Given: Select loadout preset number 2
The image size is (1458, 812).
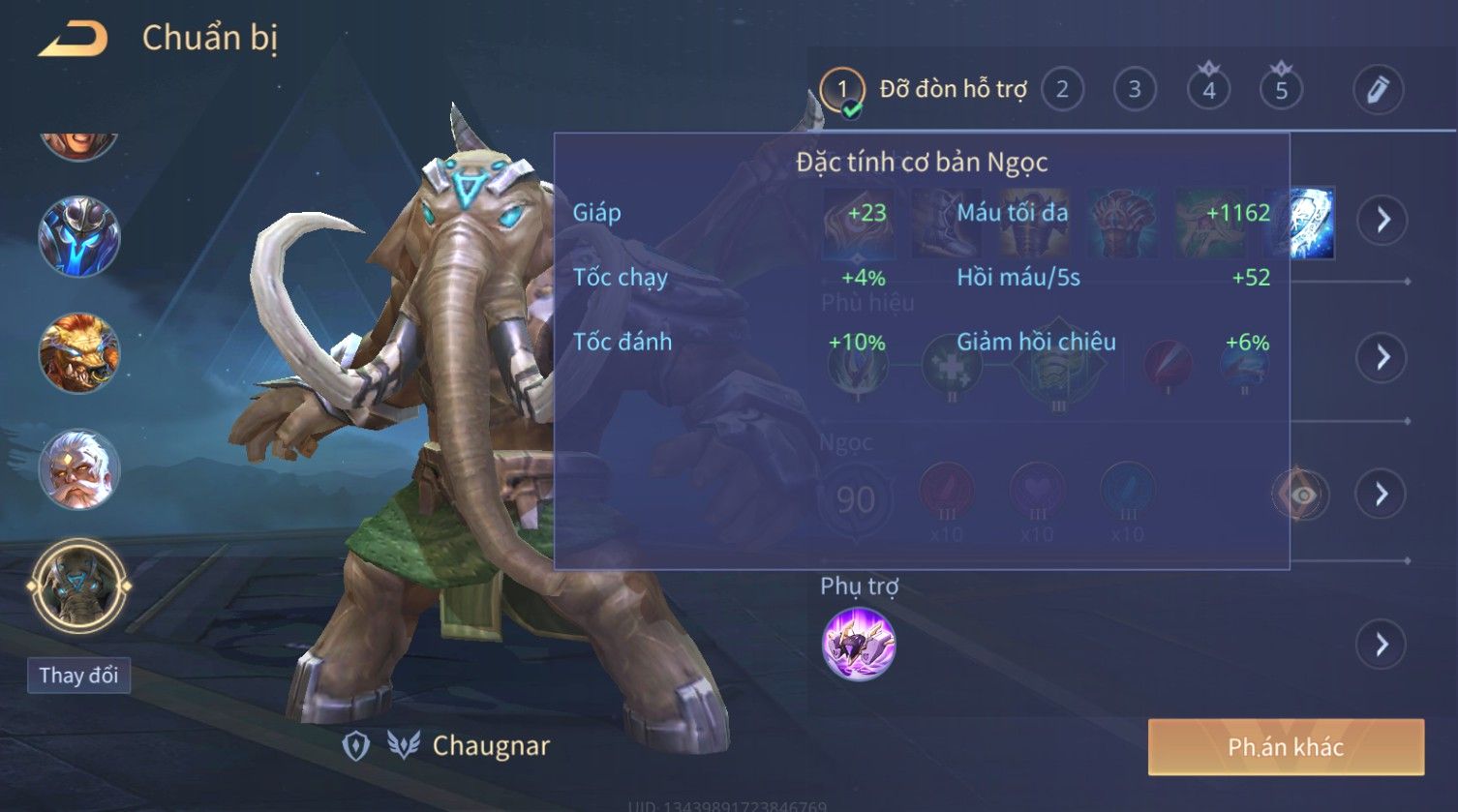Looking at the screenshot, I should 1062,90.
